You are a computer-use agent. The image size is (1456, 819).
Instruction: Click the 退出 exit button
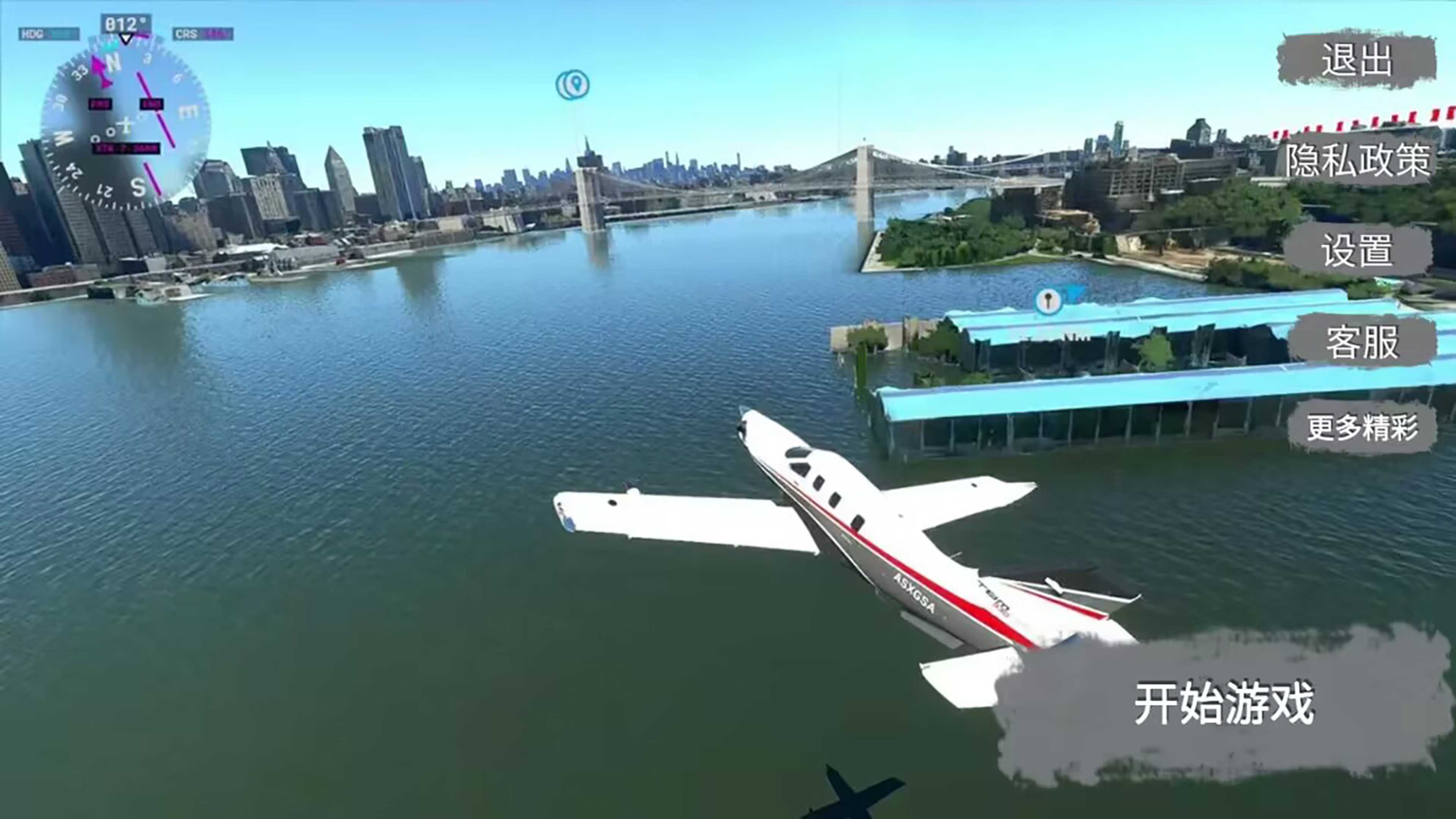coord(1357,61)
